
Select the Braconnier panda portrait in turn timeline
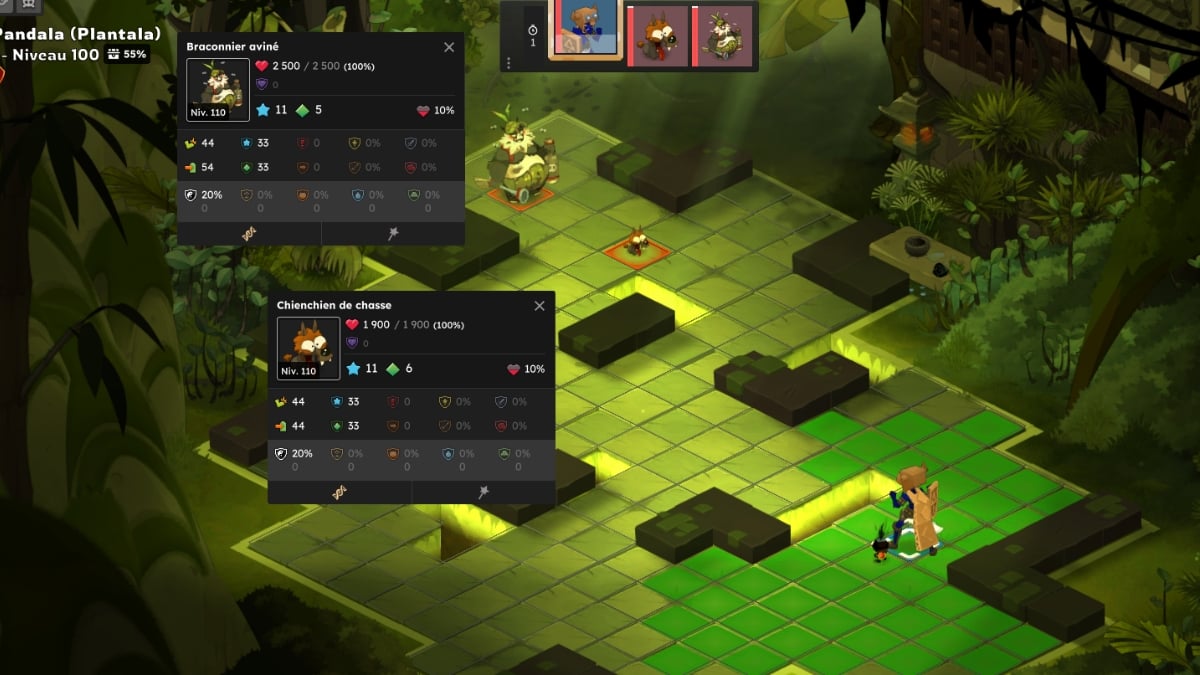(x=722, y=37)
